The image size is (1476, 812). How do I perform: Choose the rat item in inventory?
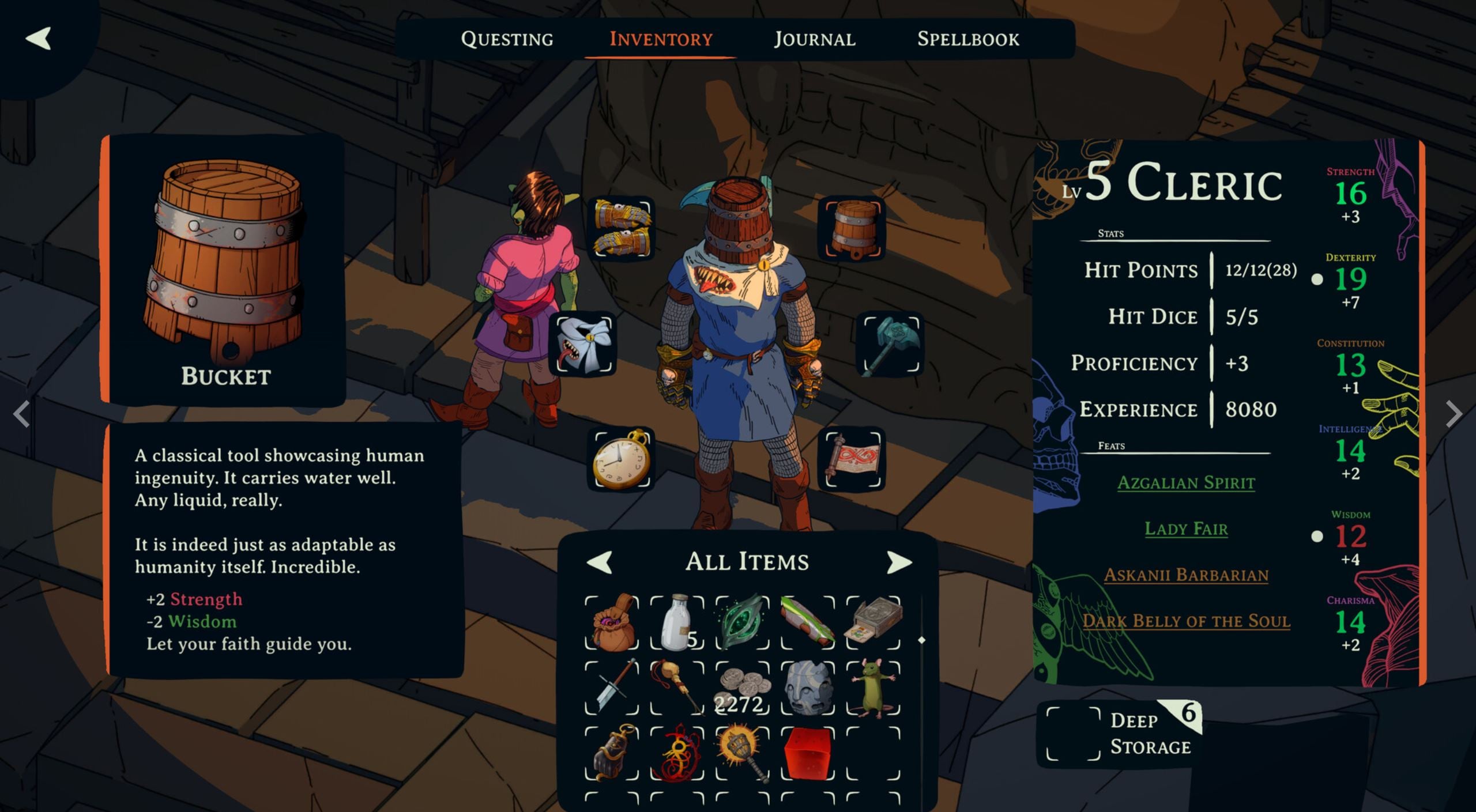pos(873,688)
